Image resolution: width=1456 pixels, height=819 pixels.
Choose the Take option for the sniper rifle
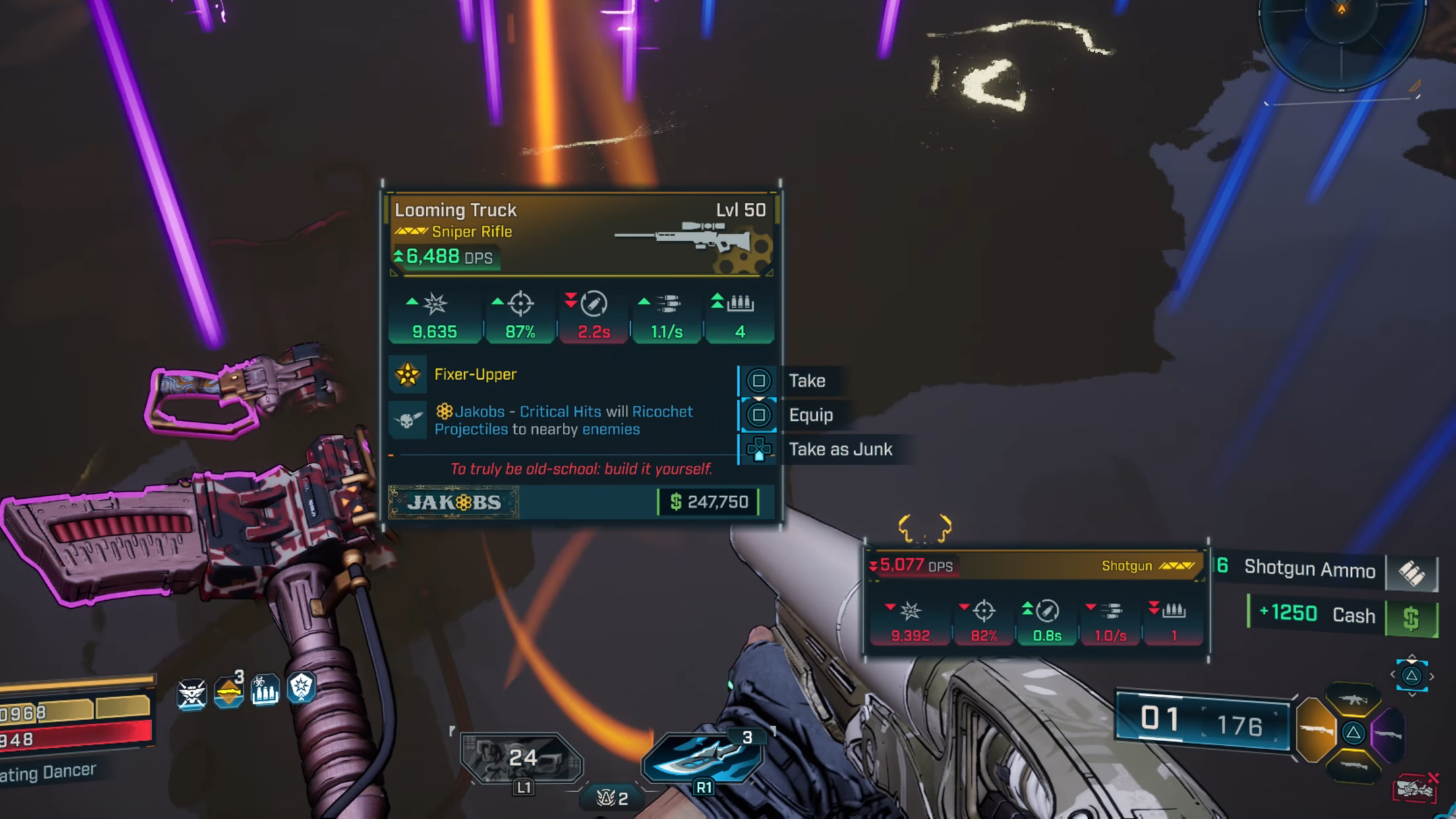click(805, 381)
